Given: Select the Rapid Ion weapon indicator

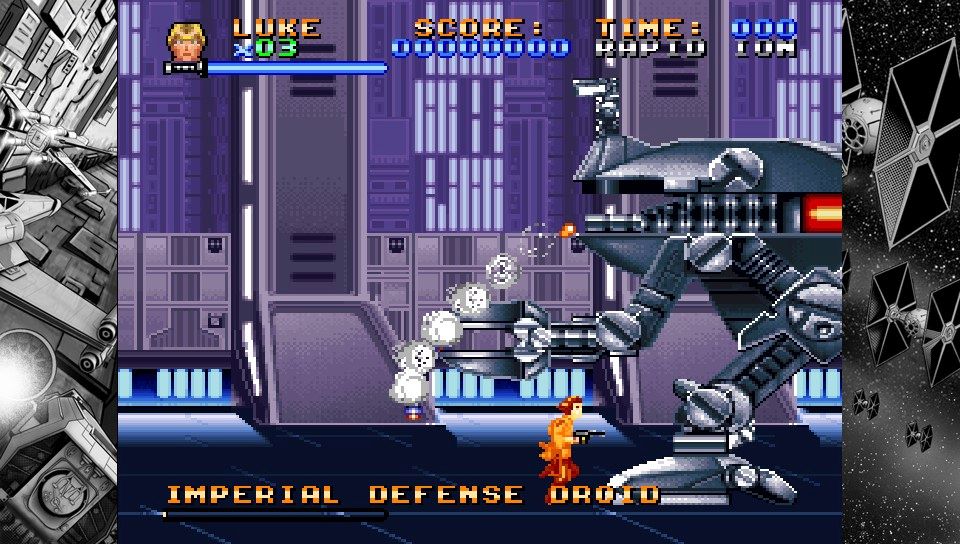Looking at the screenshot, I should (695, 48).
